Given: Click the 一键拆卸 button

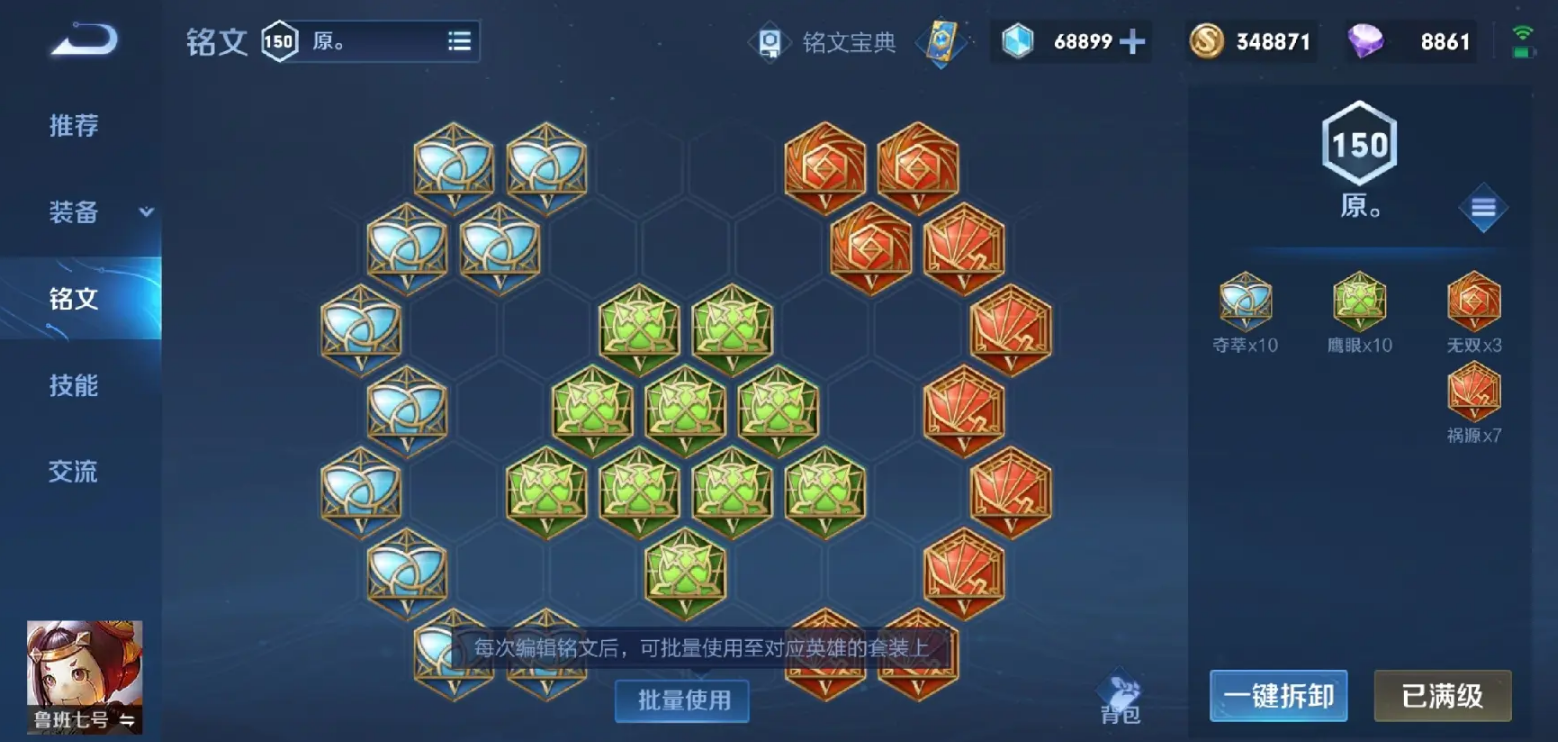Looking at the screenshot, I should click(1278, 695).
